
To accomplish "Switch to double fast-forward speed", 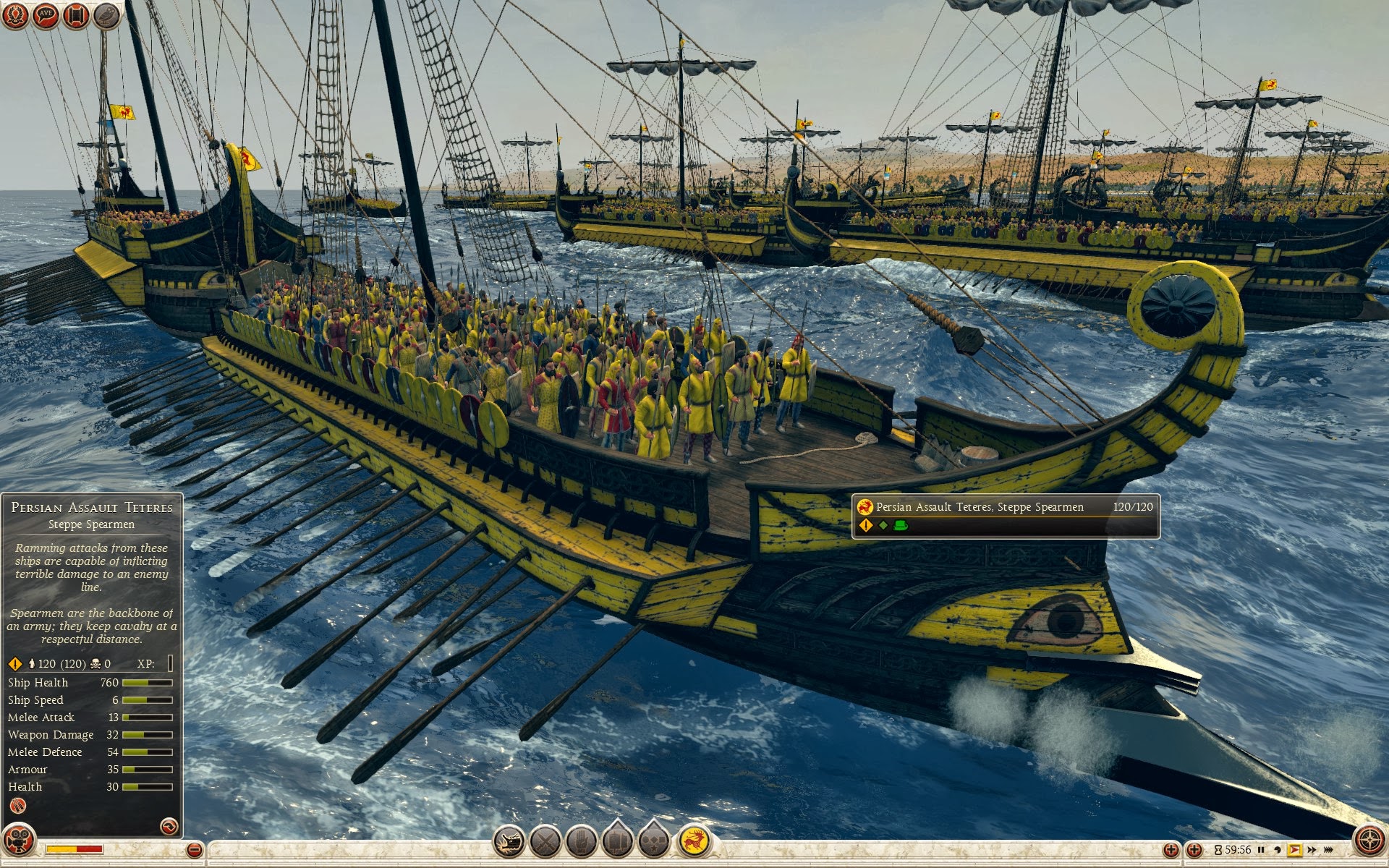I will [x=1311, y=850].
